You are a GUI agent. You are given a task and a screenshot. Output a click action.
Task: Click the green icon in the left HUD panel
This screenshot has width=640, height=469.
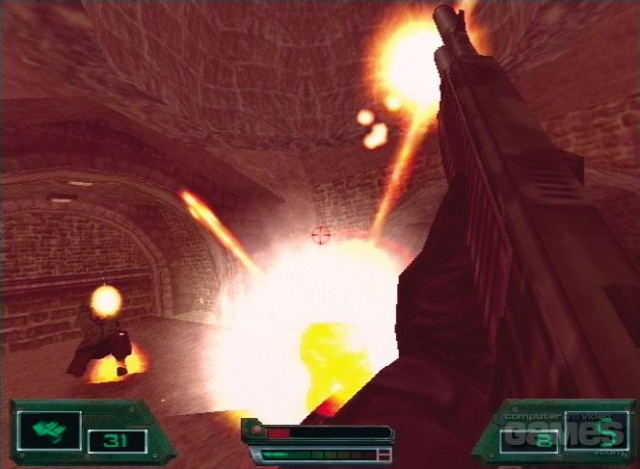pos(47,430)
